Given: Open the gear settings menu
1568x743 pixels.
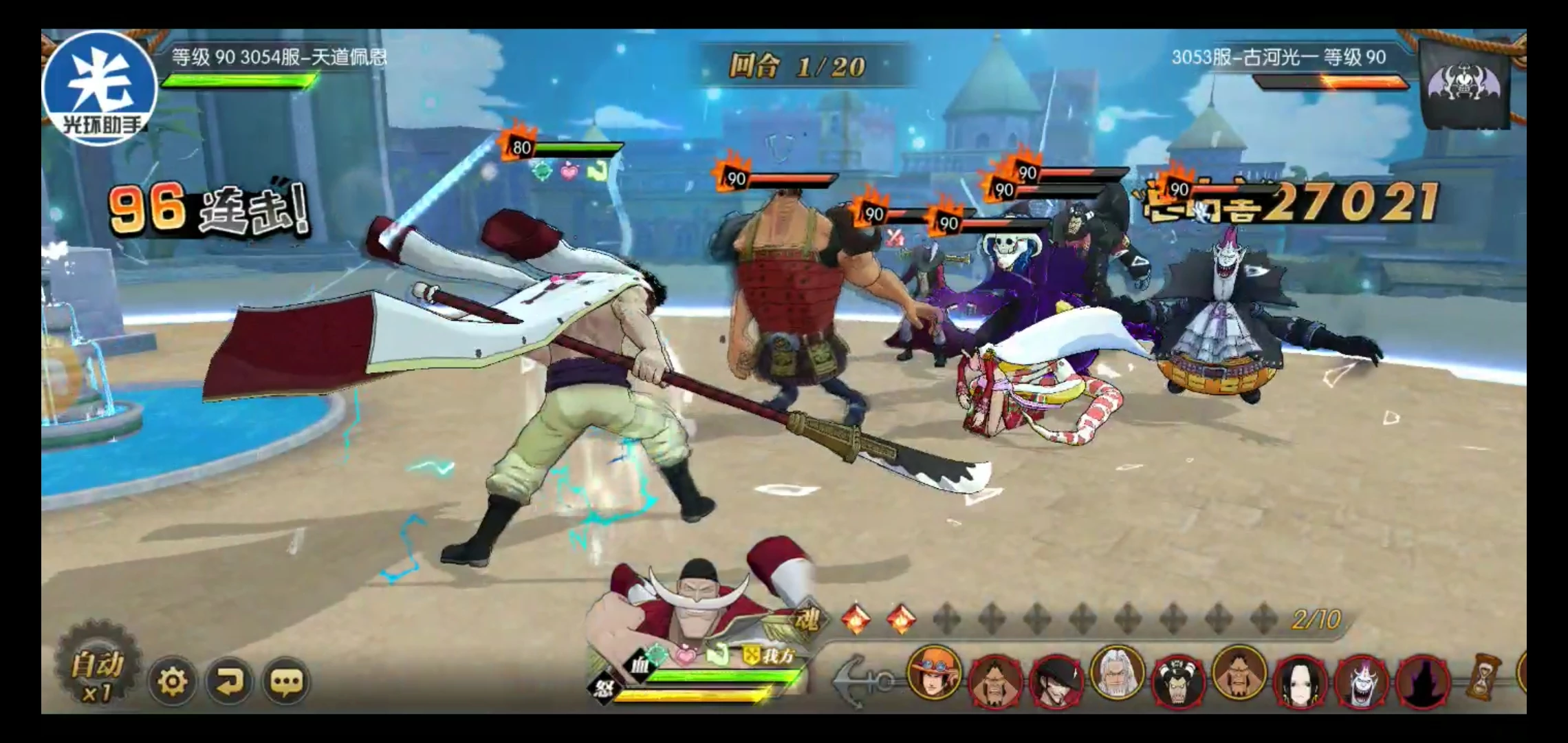Looking at the screenshot, I should pyautogui.click(x=172, y=682).
